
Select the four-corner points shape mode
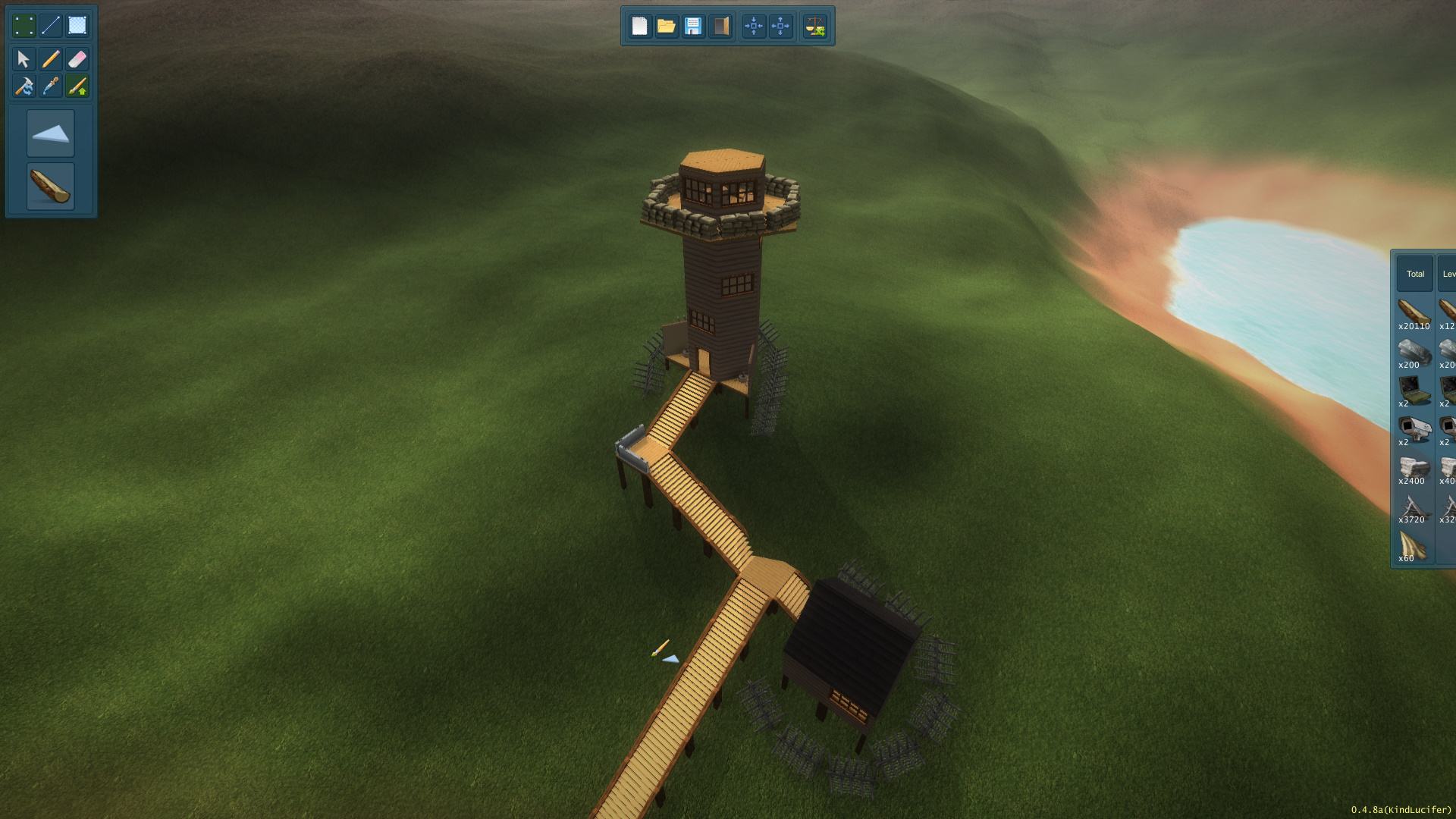[x=24, y=26]
